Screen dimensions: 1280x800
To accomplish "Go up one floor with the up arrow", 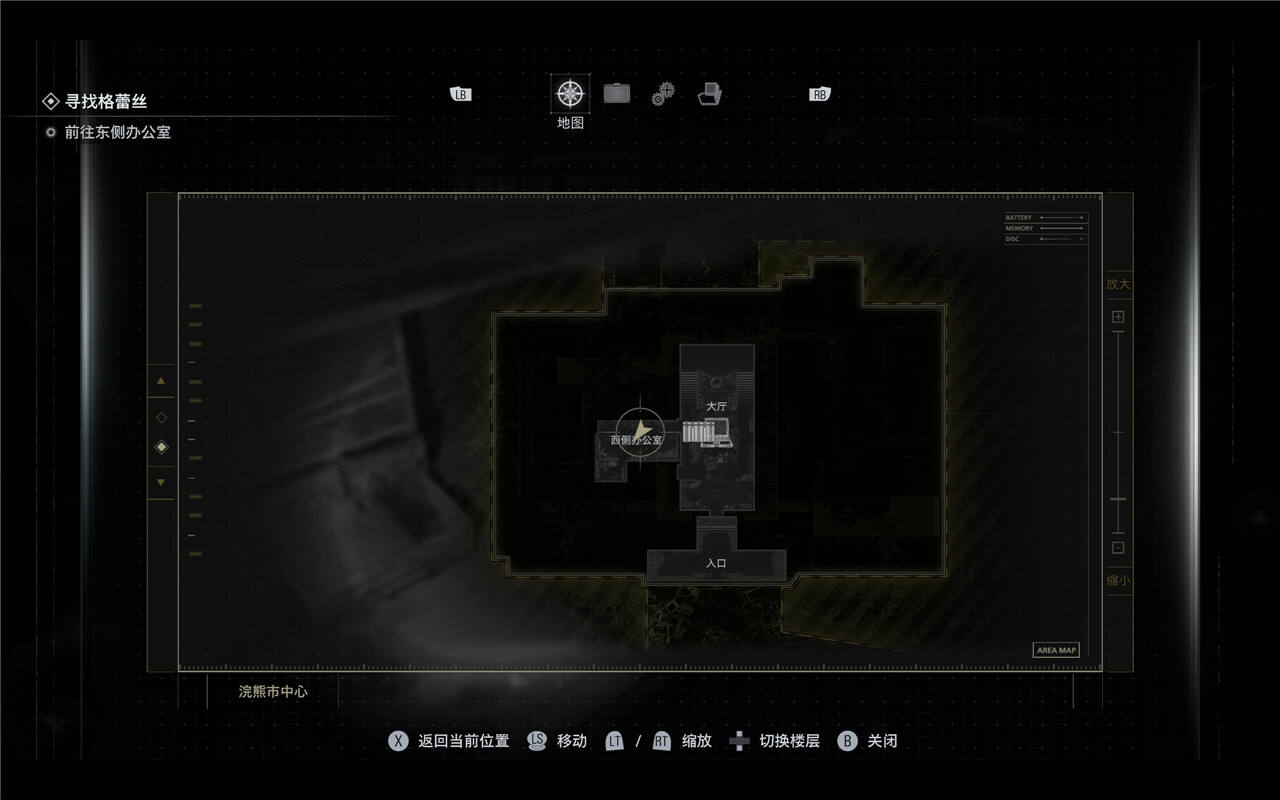I will (x=161, y=381).
